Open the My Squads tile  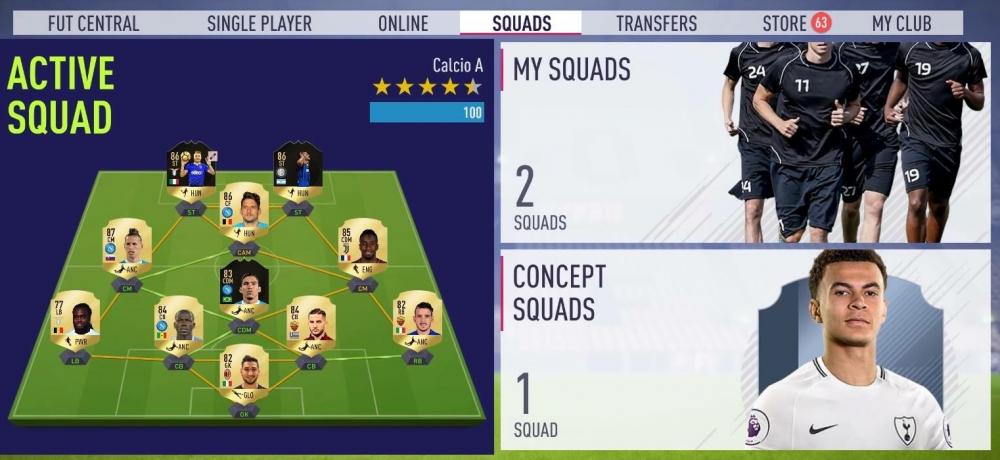click(x=744, y=142)
